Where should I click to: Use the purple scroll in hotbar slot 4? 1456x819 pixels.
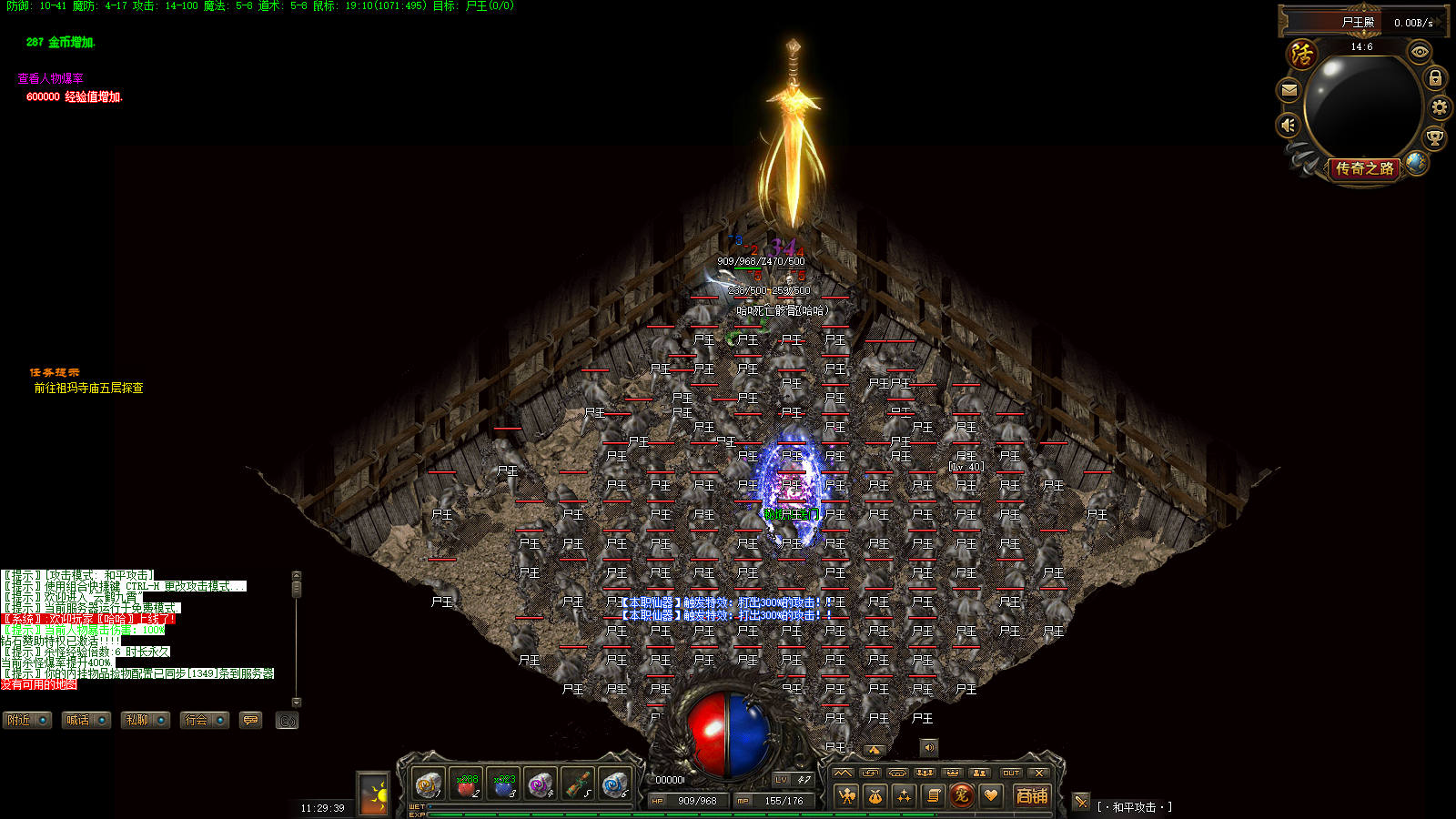point(541,784)
